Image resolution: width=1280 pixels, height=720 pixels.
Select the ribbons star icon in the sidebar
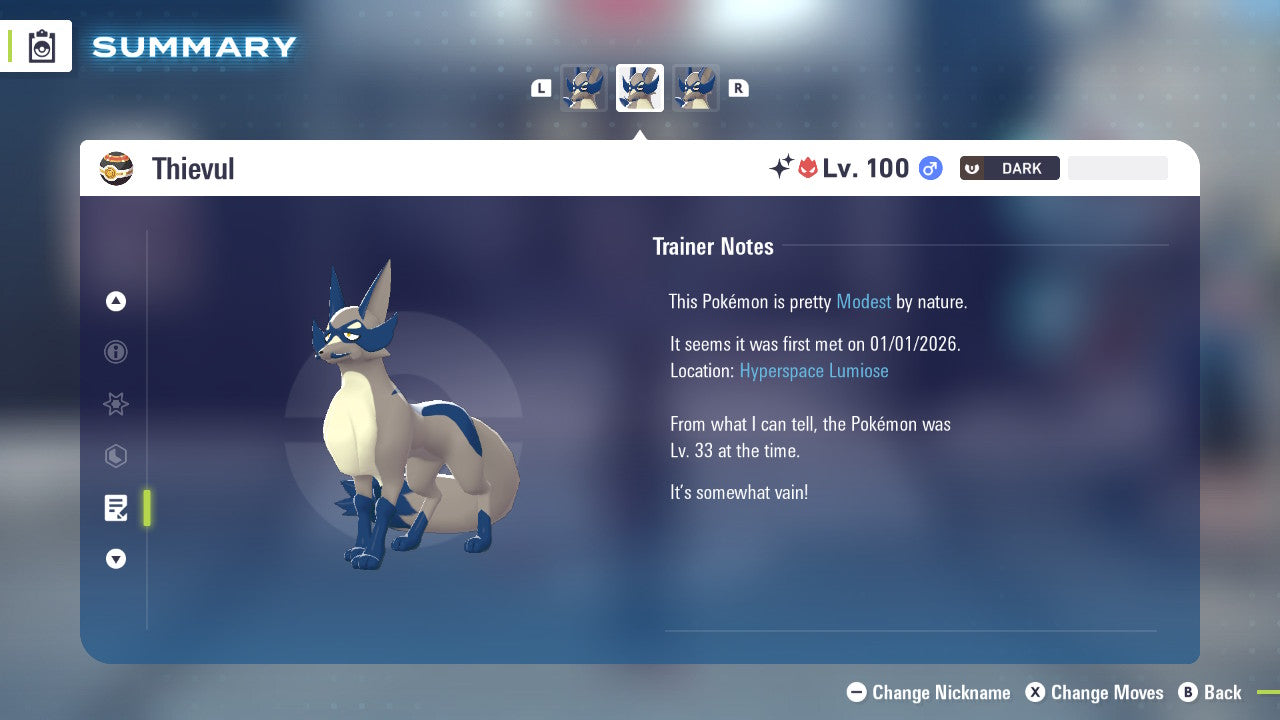[x=115, y=404]
